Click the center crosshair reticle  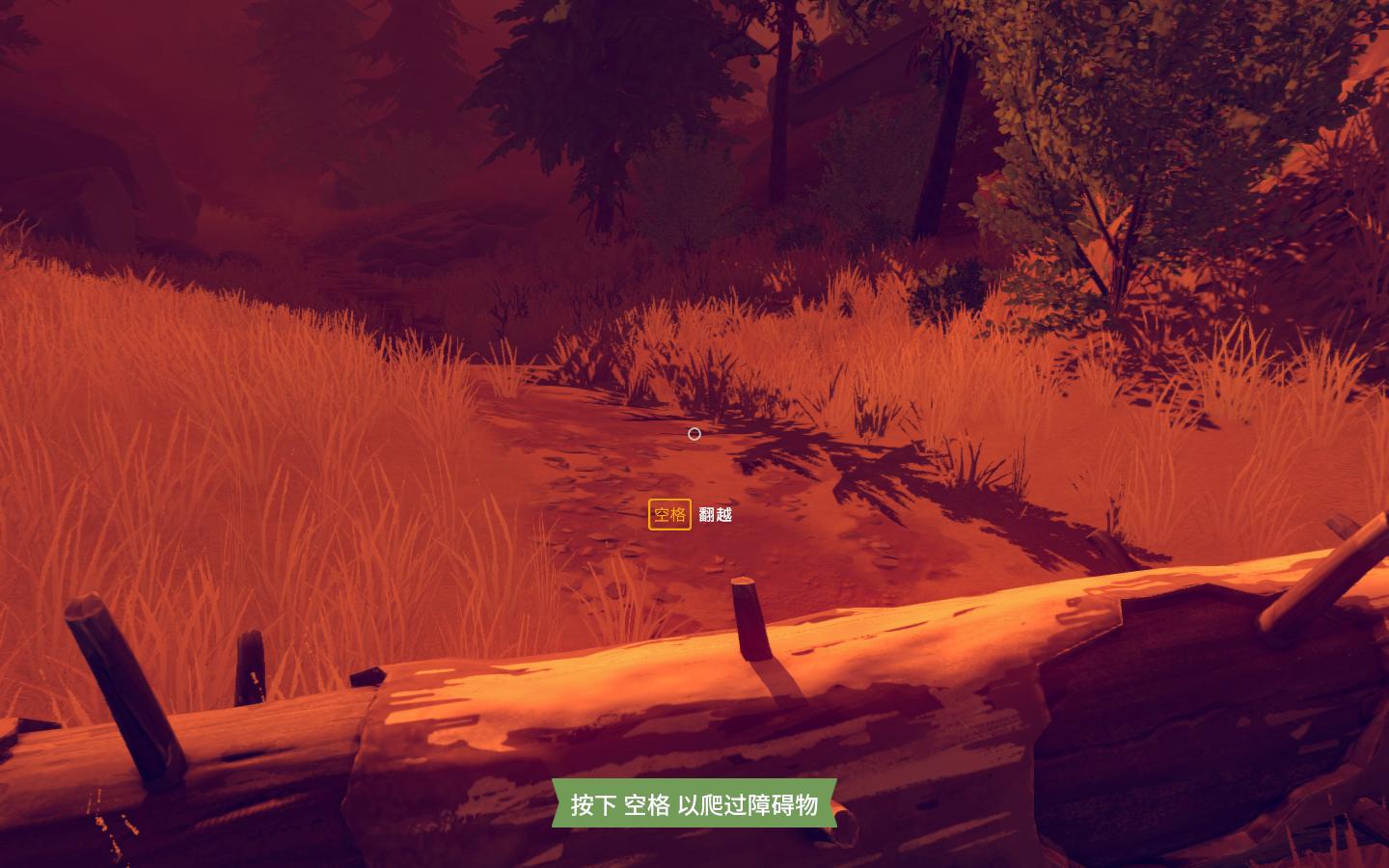[694, 433]
